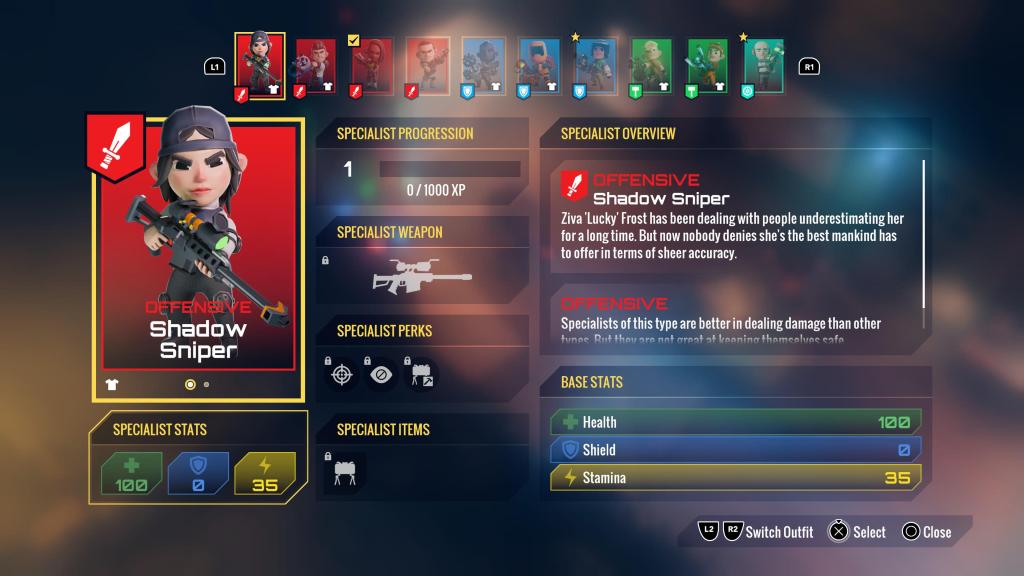The height and width of the screenshot is (576, 1024).
Task: Select the crossed-out eye specialist perk
Action: point(382,374)
